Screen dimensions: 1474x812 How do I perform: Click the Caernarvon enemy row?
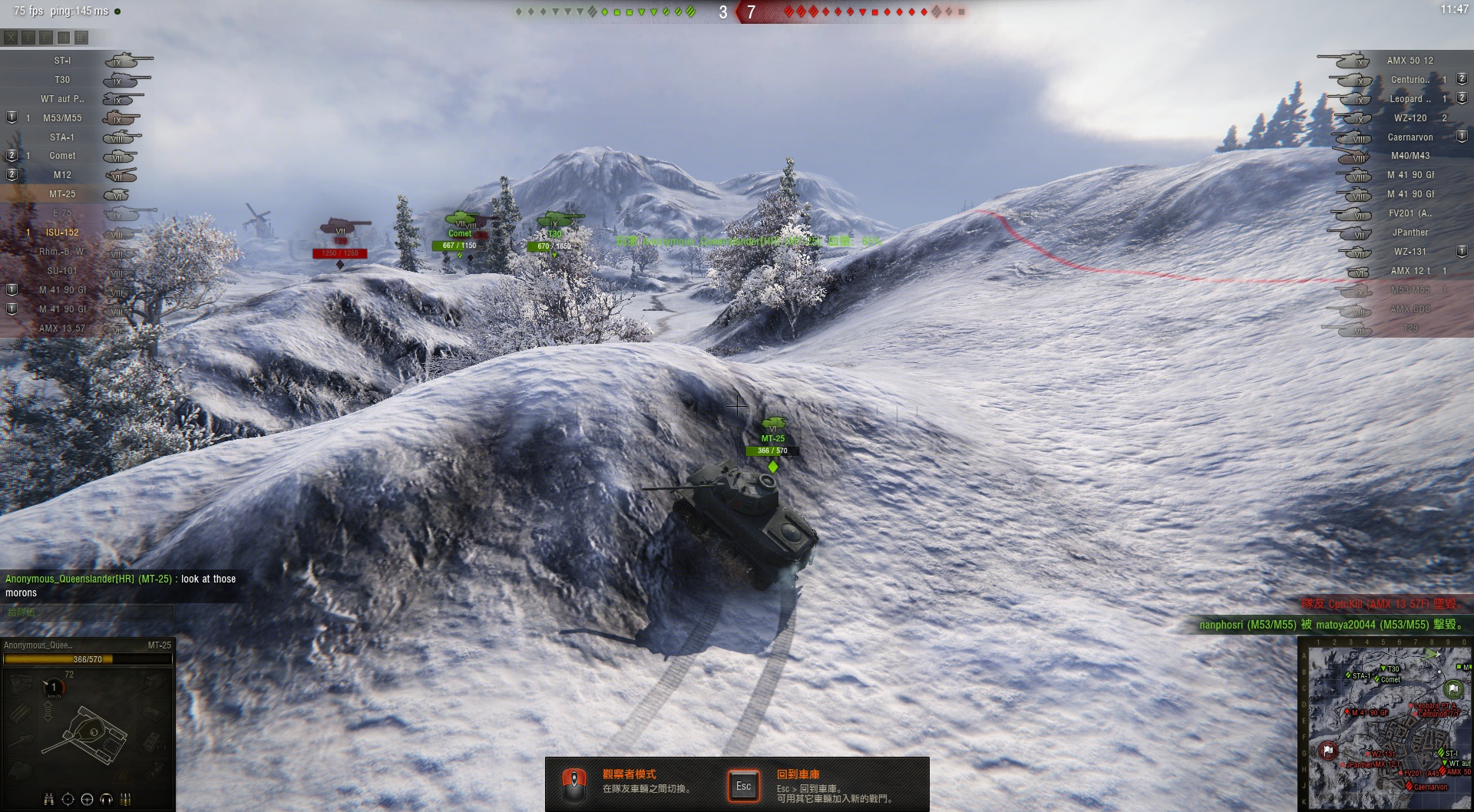tap(1410, 137)
